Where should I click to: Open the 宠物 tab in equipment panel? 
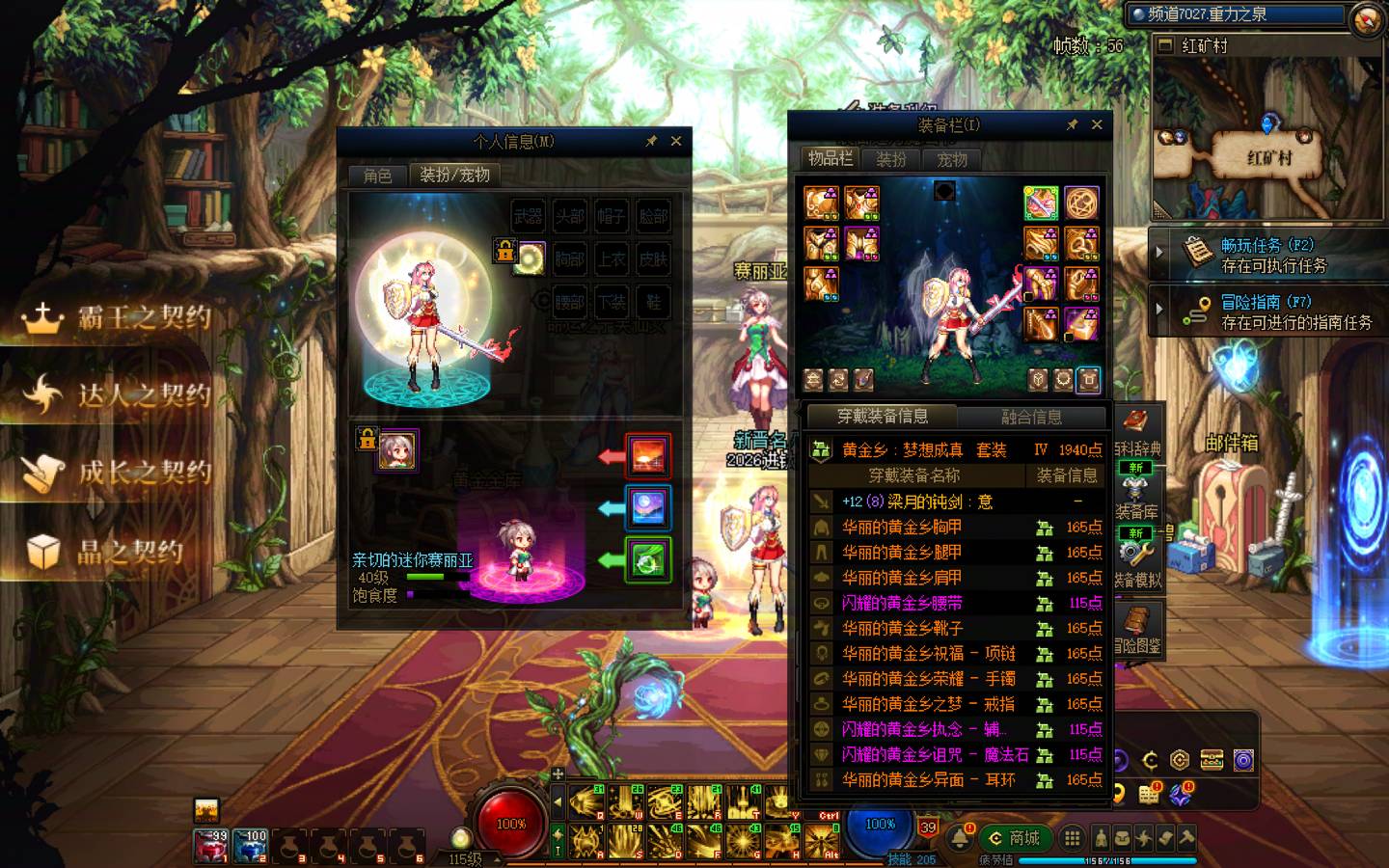point(952,159)
